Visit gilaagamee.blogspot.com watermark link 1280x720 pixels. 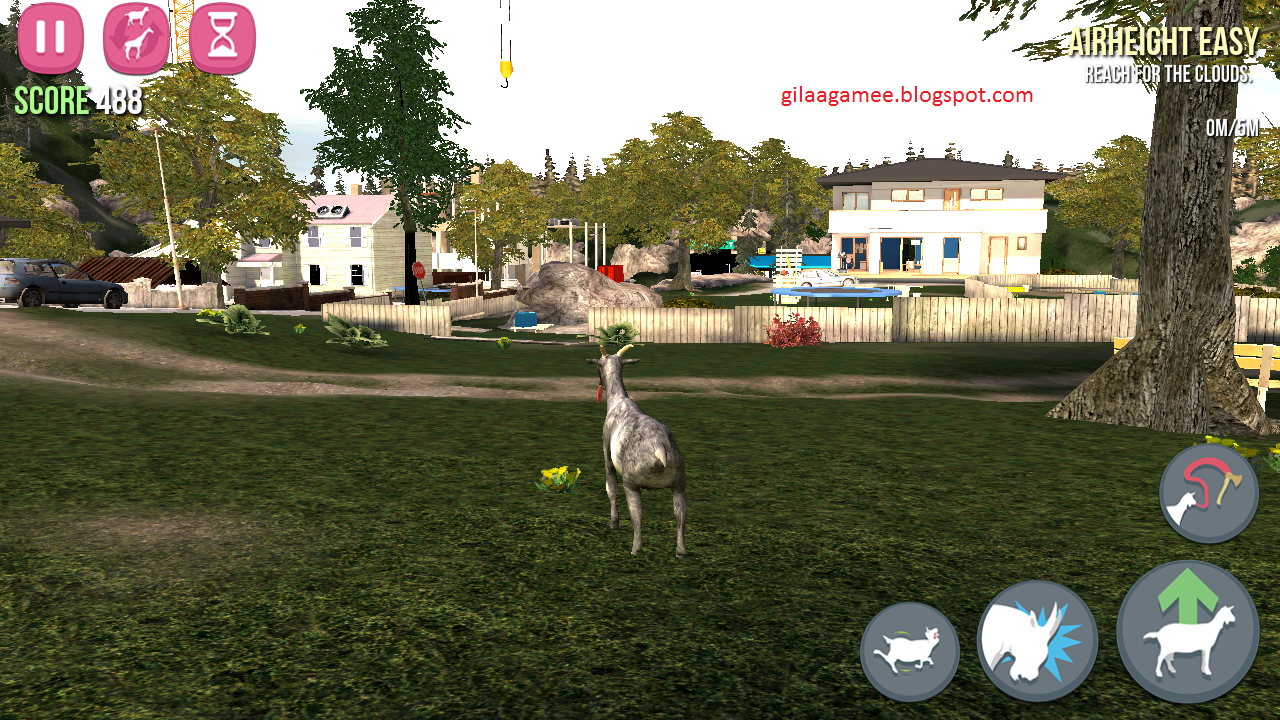pos(905,95)
